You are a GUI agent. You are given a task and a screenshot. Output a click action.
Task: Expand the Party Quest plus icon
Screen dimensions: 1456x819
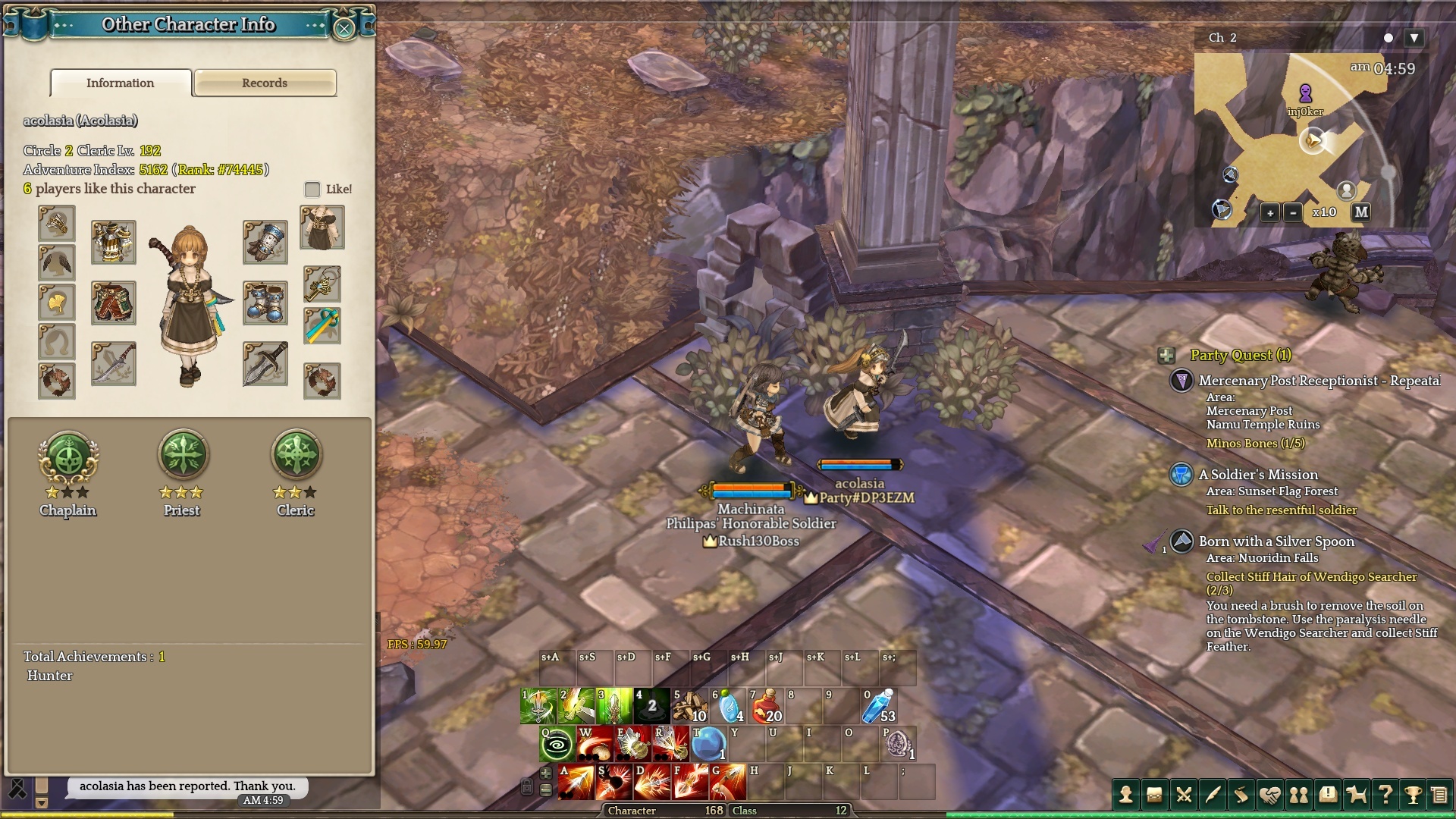[1166, 355]
